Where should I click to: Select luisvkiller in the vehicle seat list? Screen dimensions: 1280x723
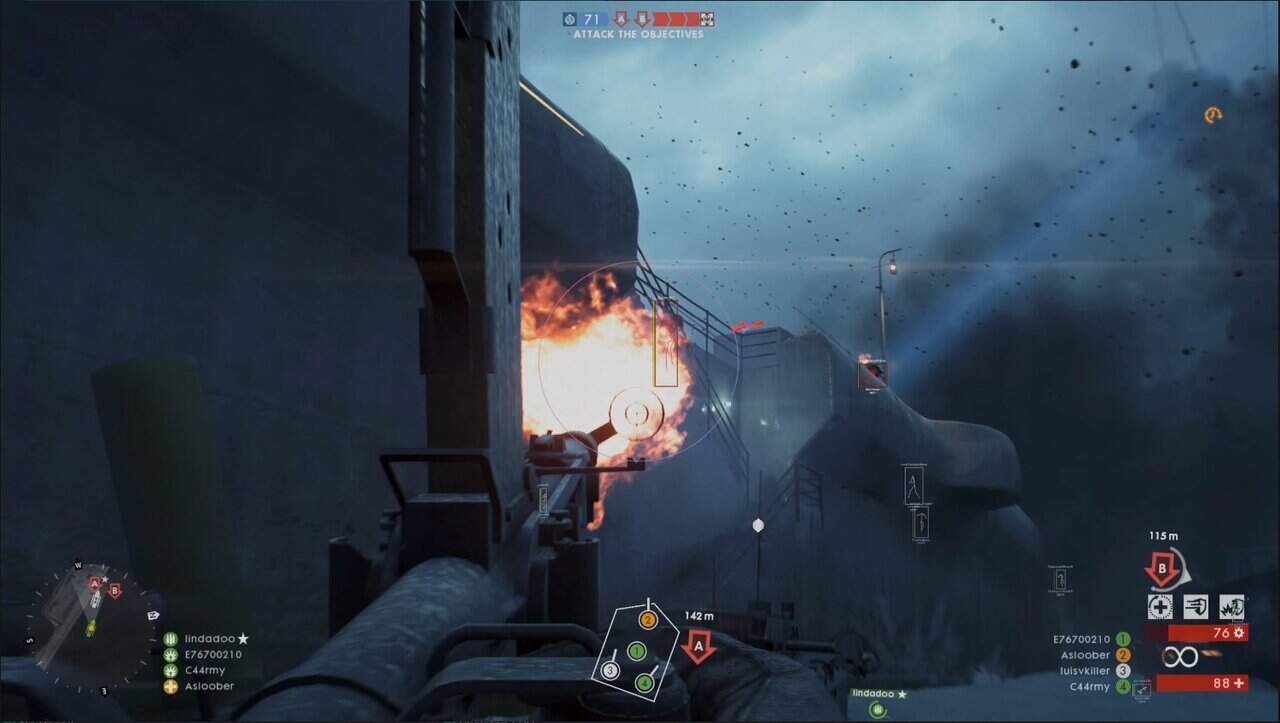[x=1083, y=671]
